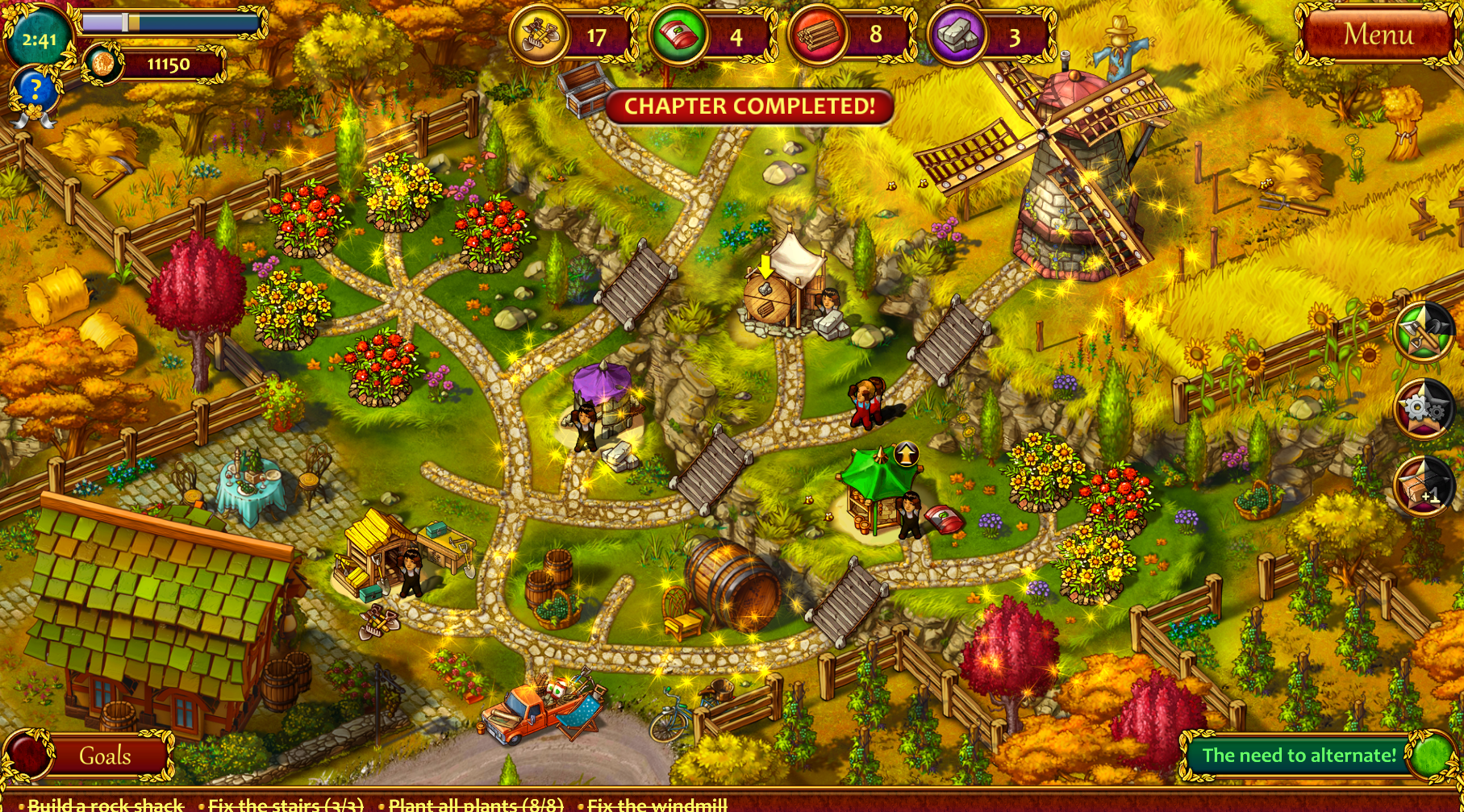The height and width of the screenshot is (812, 1464).
Task: Open the Menu button
Action: [1378, 35]
